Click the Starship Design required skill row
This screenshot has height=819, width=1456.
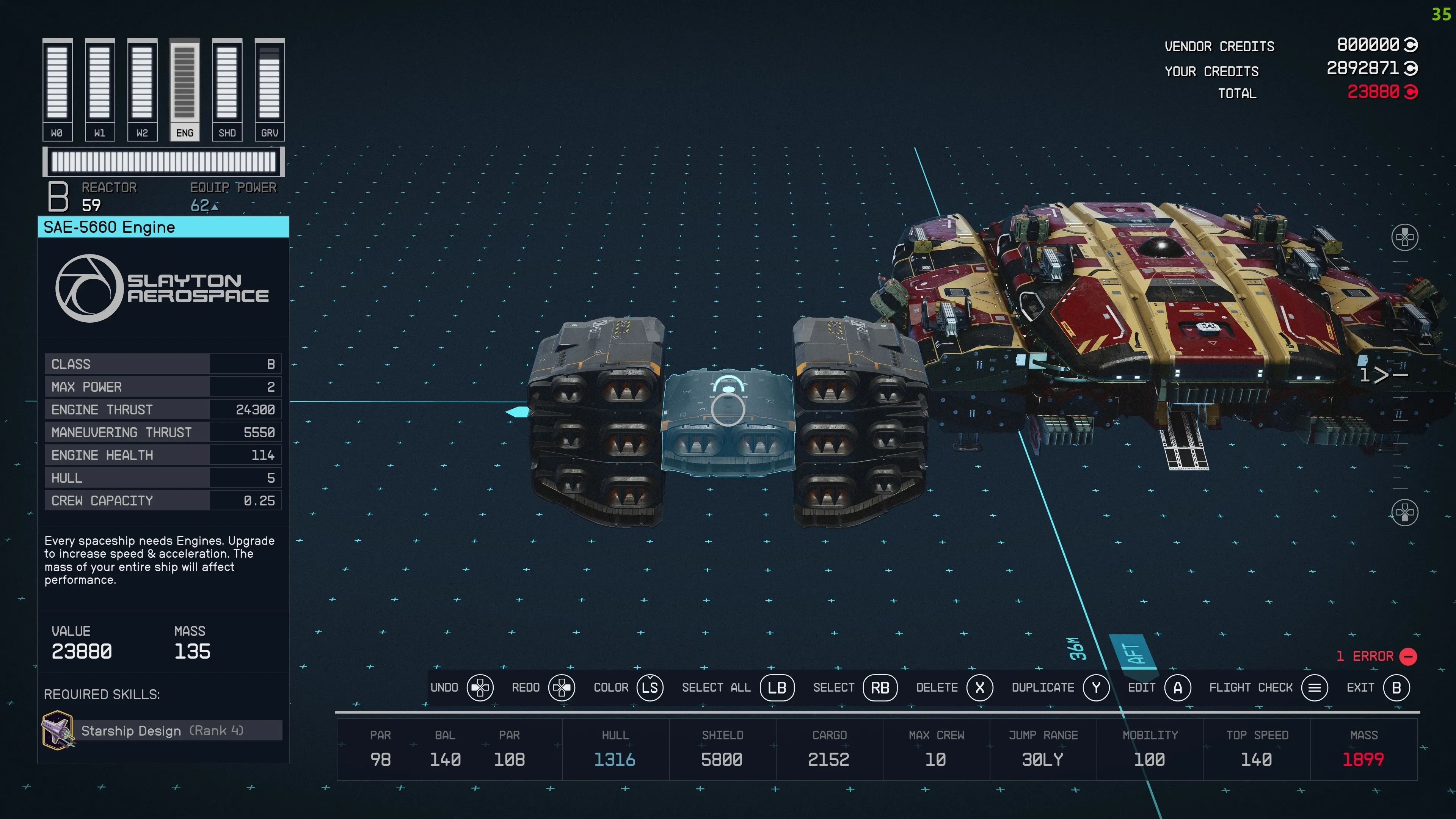pyautogui.click(x=163, y=730)
